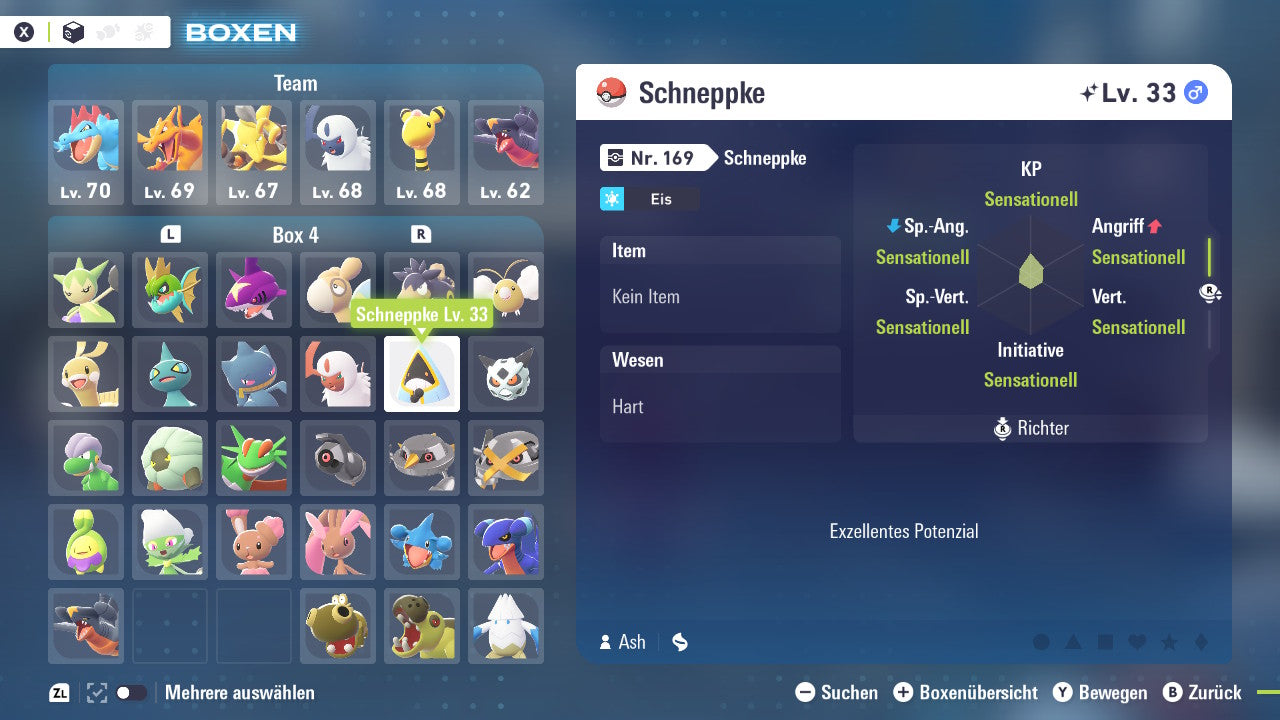Viewport: 1280px width, 720px height.
Task: Click the origin mark icon beside trainer Ash
Action: tap(679, 642)
